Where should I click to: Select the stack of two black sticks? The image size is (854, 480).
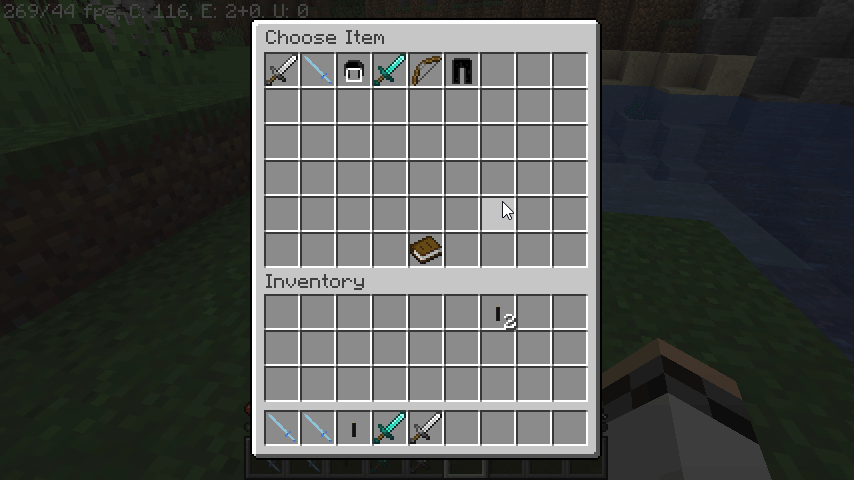coord(499,314)
